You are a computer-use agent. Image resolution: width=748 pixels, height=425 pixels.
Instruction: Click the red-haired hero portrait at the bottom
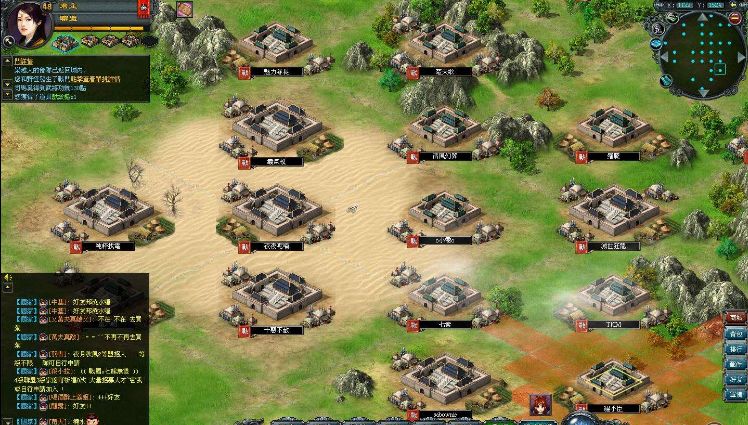pyautogui.click(x=541, y=407)
